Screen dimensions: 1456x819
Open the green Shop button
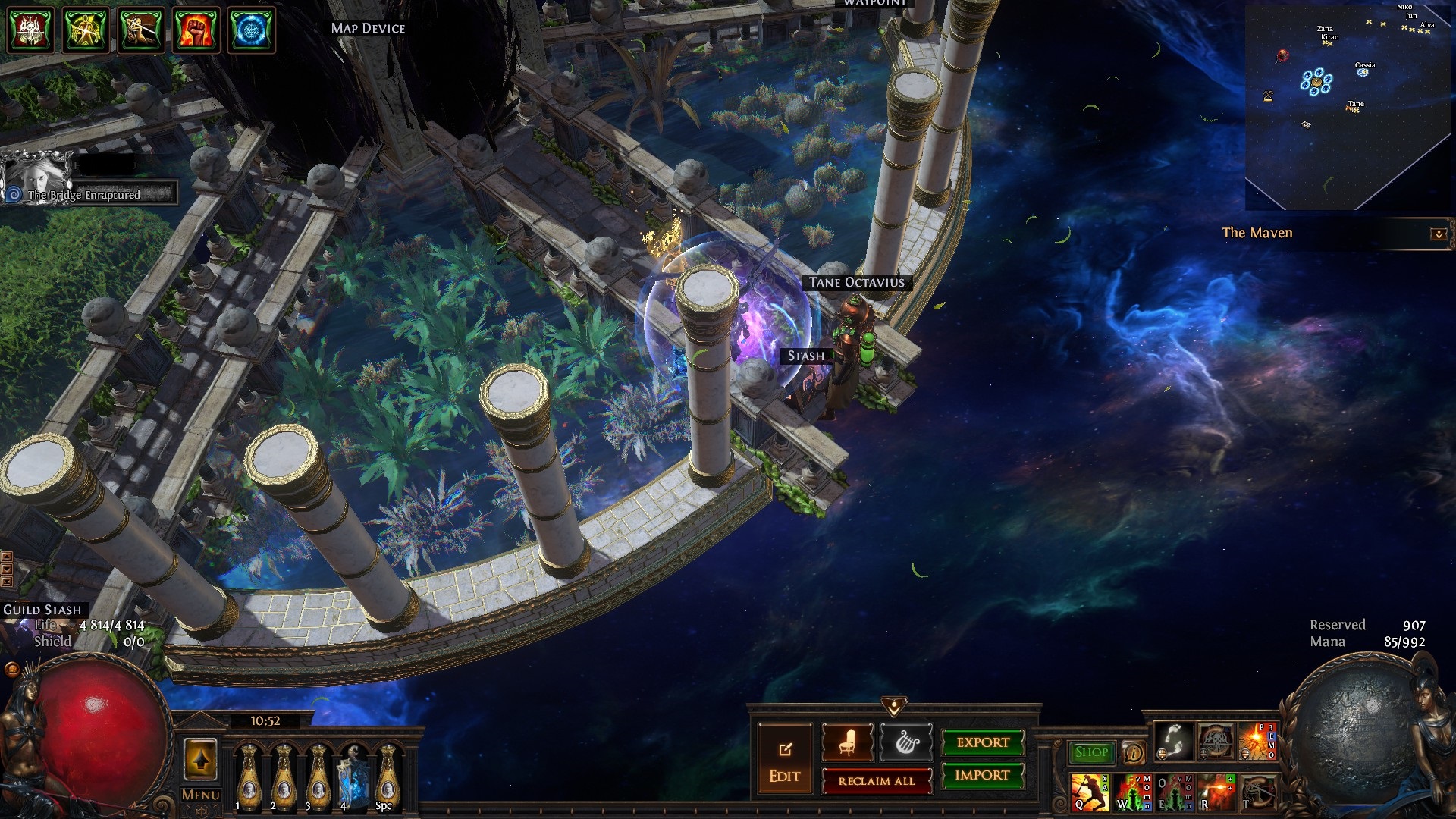1091,752
